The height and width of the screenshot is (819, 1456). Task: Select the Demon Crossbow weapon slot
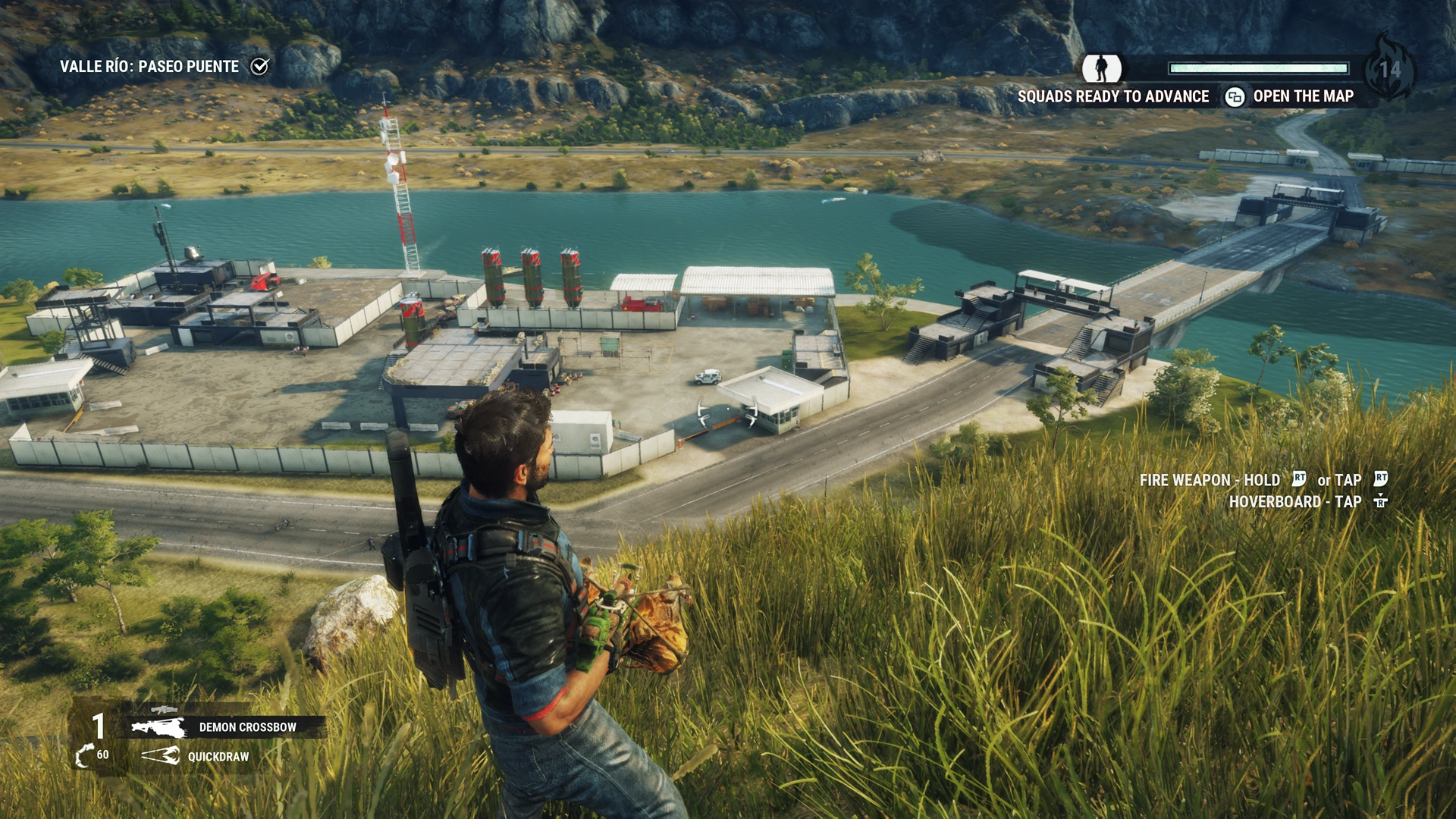point(226,727)
